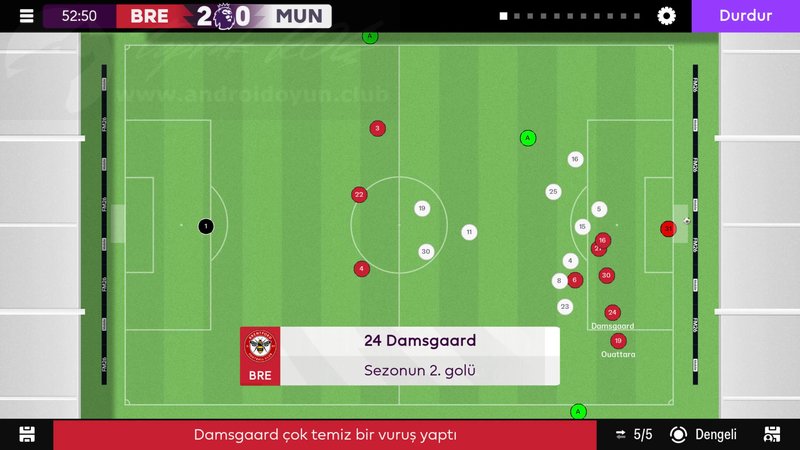
Task: Click the red commentary bar about Damsgaard
Action: pos(325,435)
